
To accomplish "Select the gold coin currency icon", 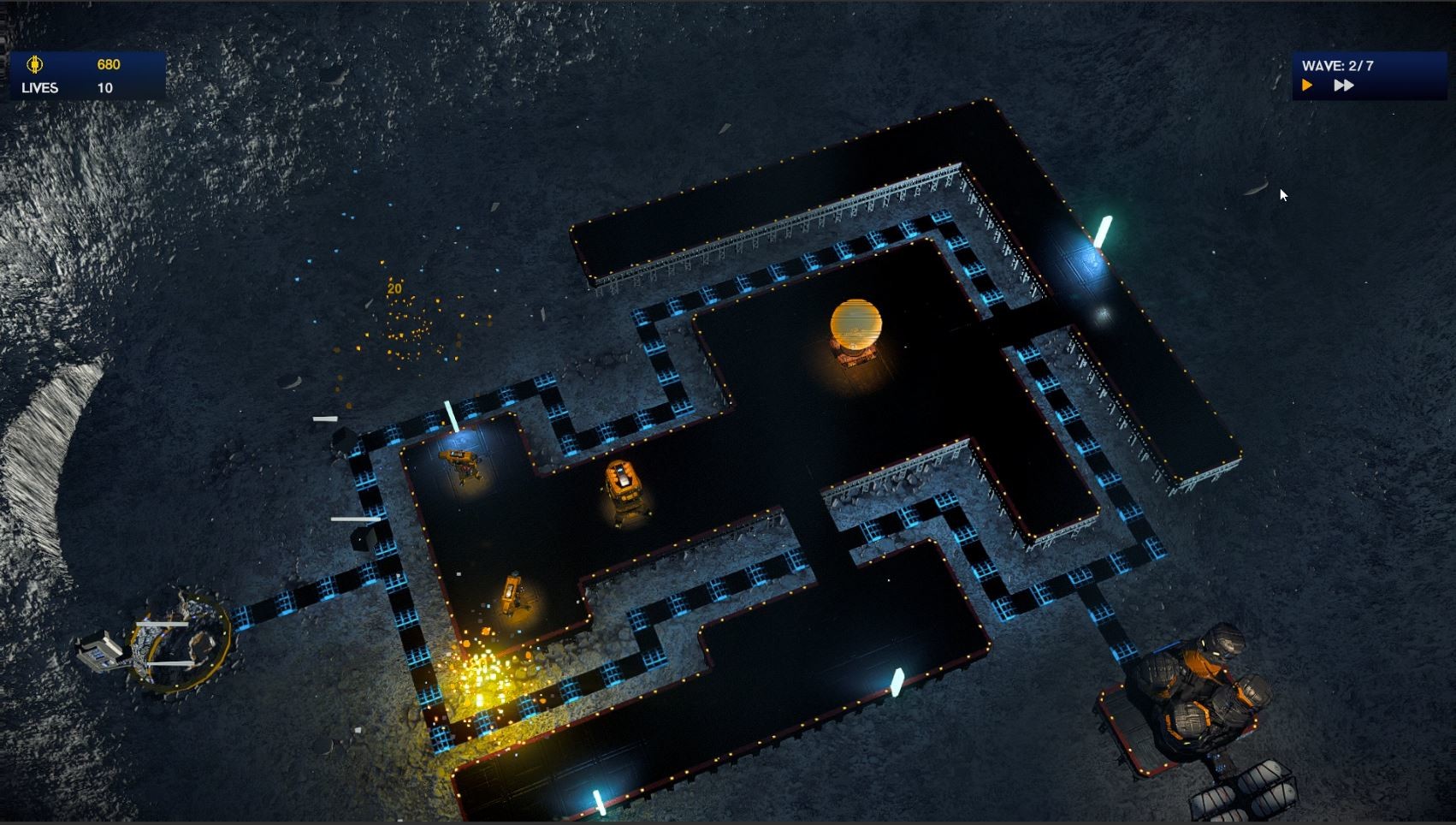I will point(34,64).
